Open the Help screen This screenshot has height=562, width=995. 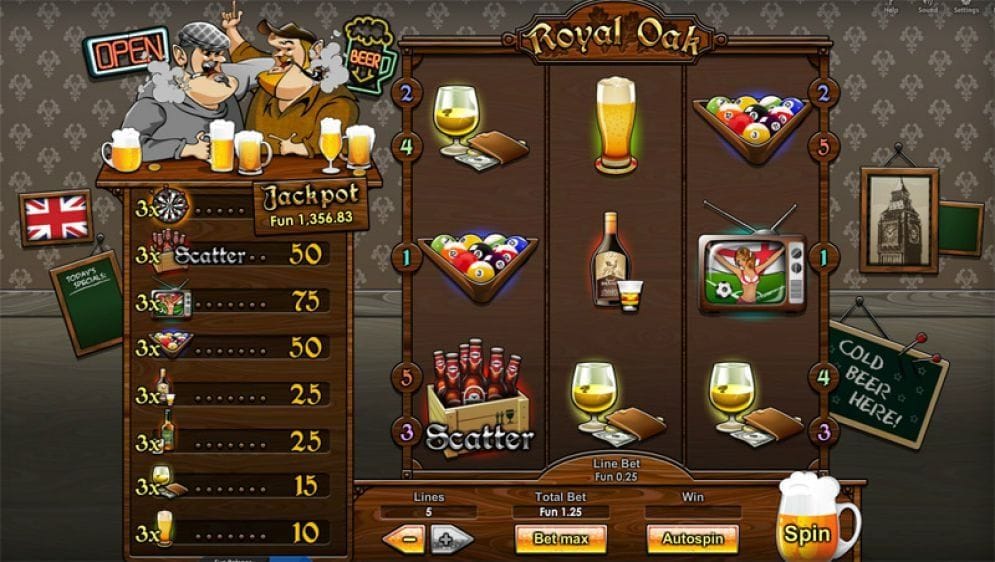pyautogui.click(x=892, y=6)
